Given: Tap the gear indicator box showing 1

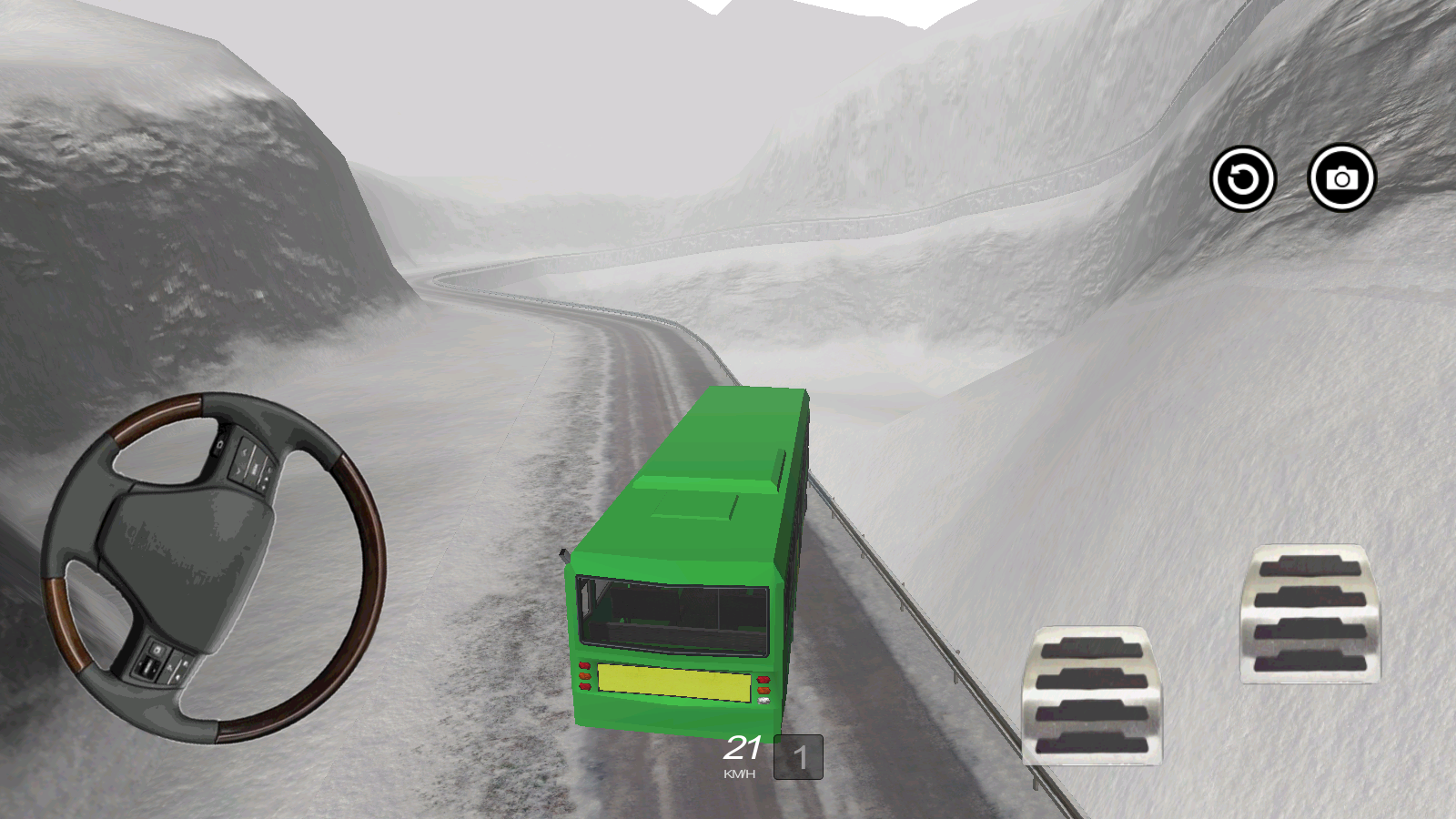Looking at the screenshot, I should pos(798,757).
